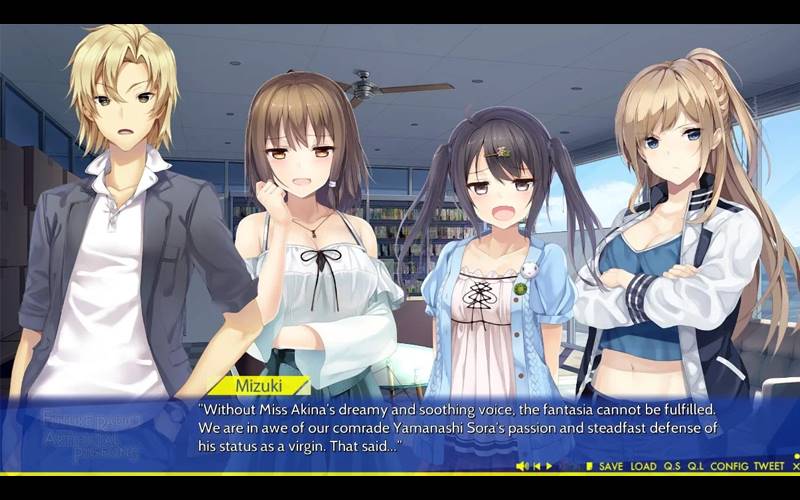
Task: Open the CONFIG settings
Action: coord(728,466)
